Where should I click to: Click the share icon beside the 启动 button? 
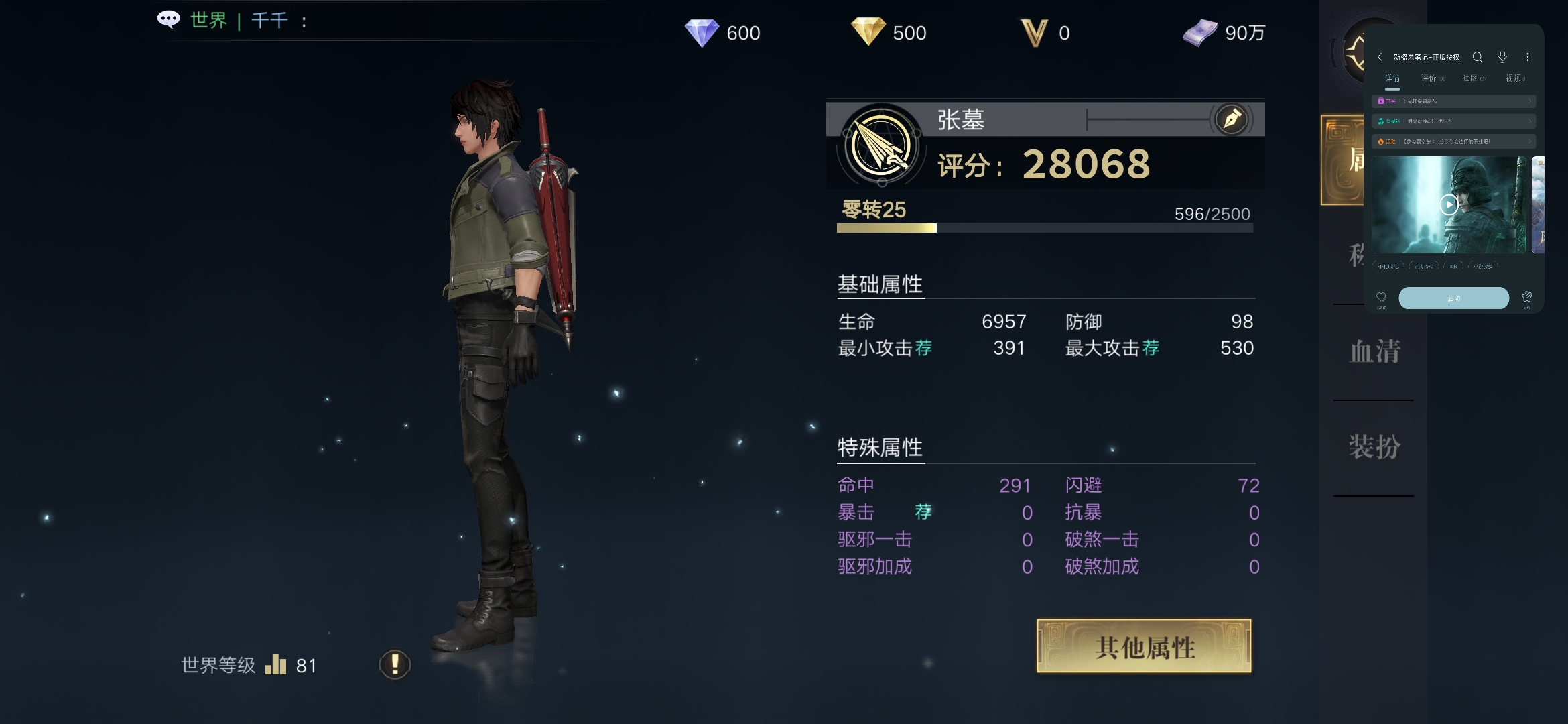1526,298
